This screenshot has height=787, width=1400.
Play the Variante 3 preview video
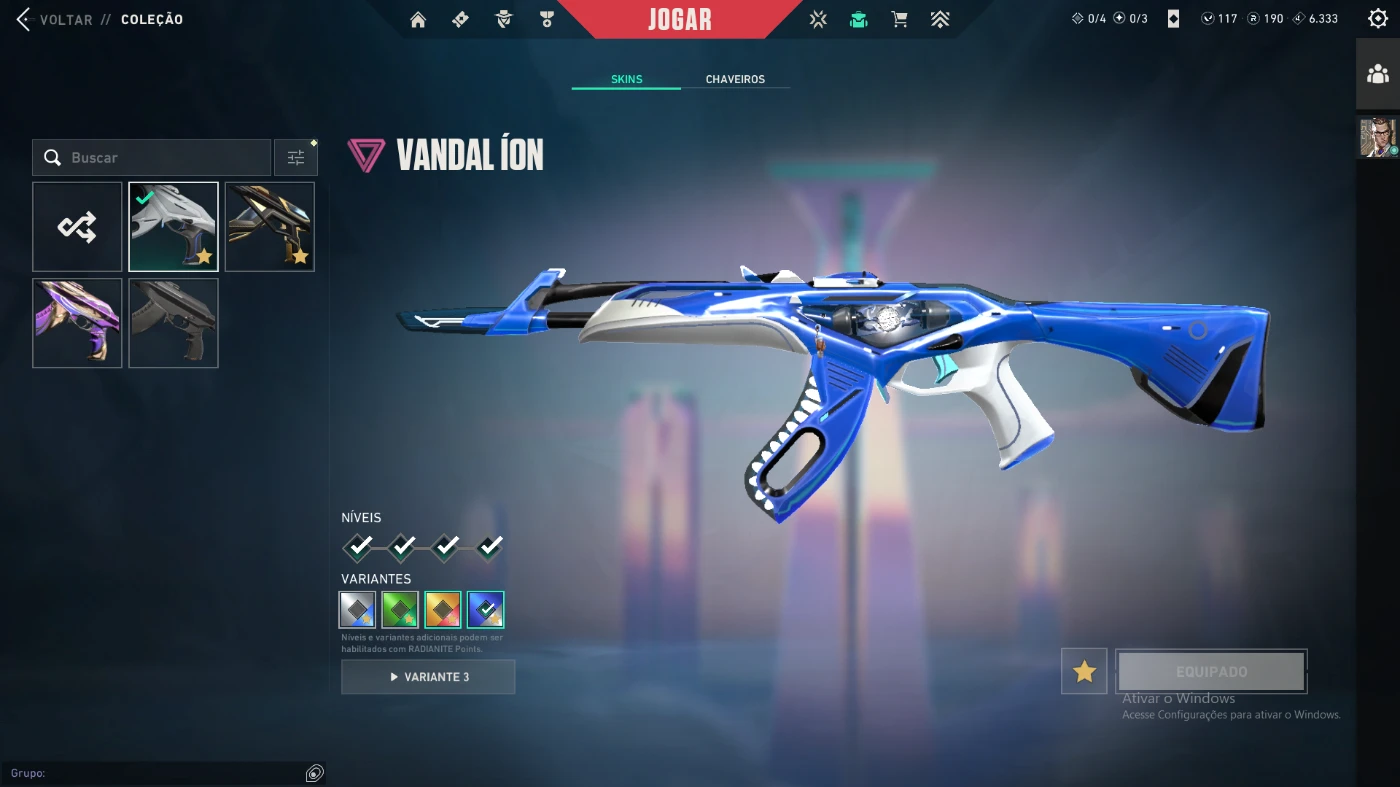428,677
